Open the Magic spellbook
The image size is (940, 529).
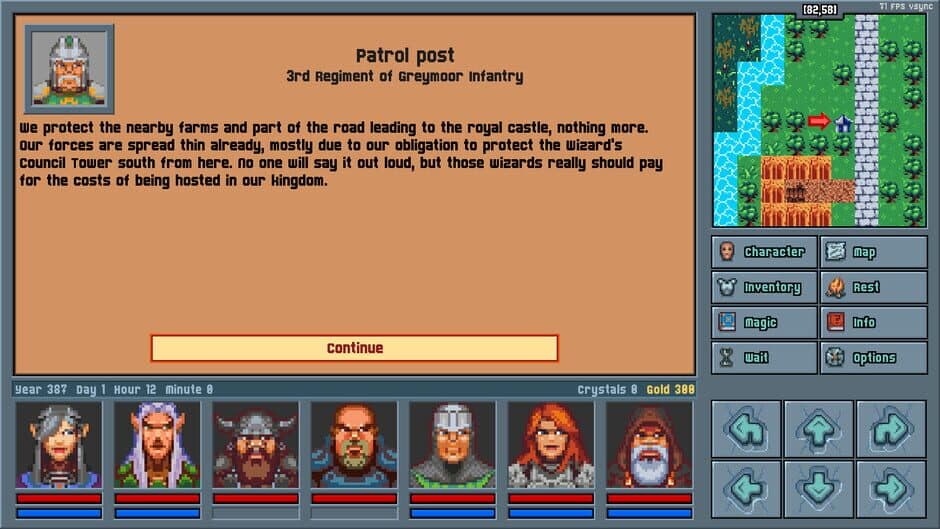[x=765, y=323]
